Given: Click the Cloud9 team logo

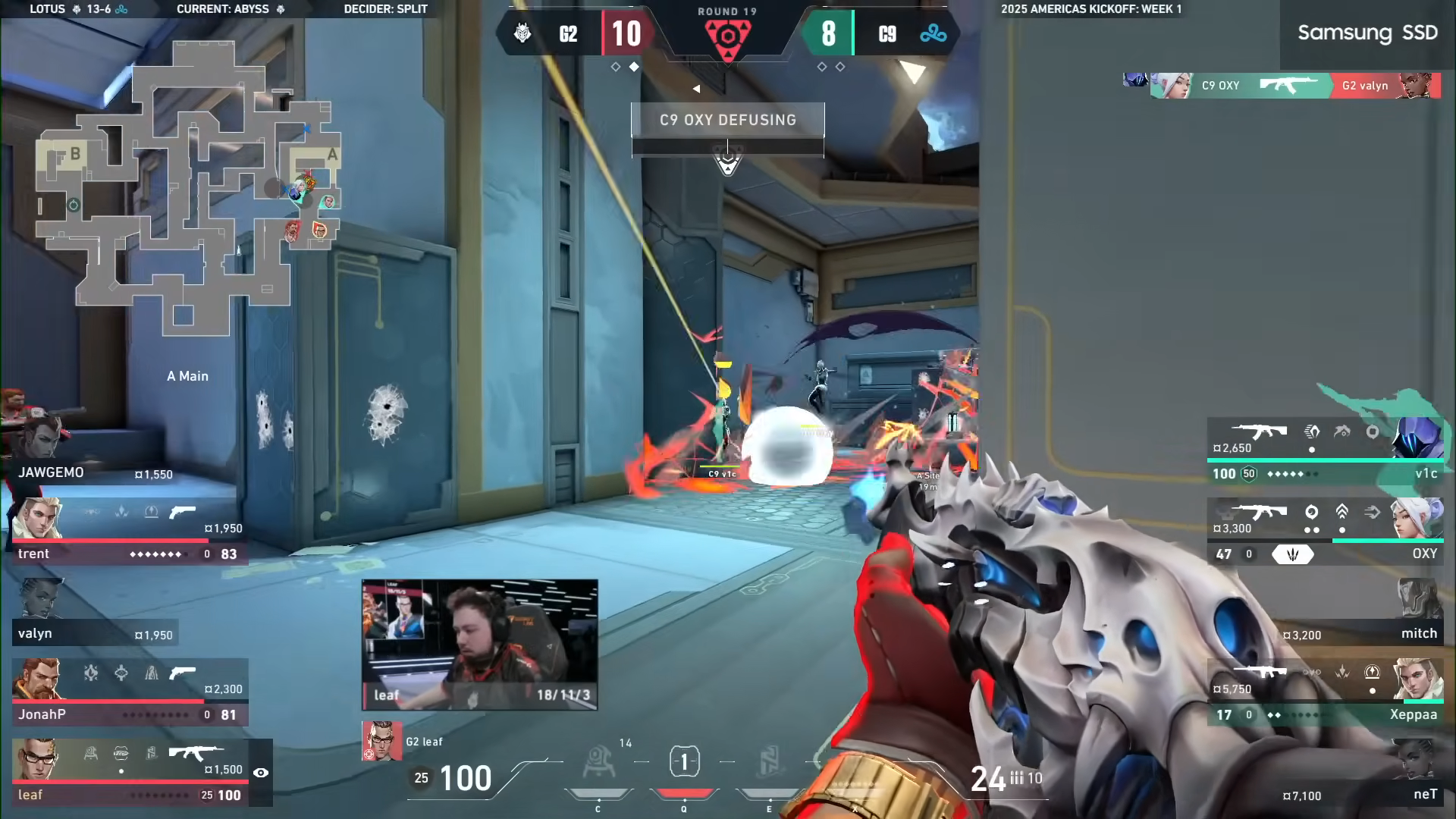Looking at the screenshot, I should click(x=933, y=33).
